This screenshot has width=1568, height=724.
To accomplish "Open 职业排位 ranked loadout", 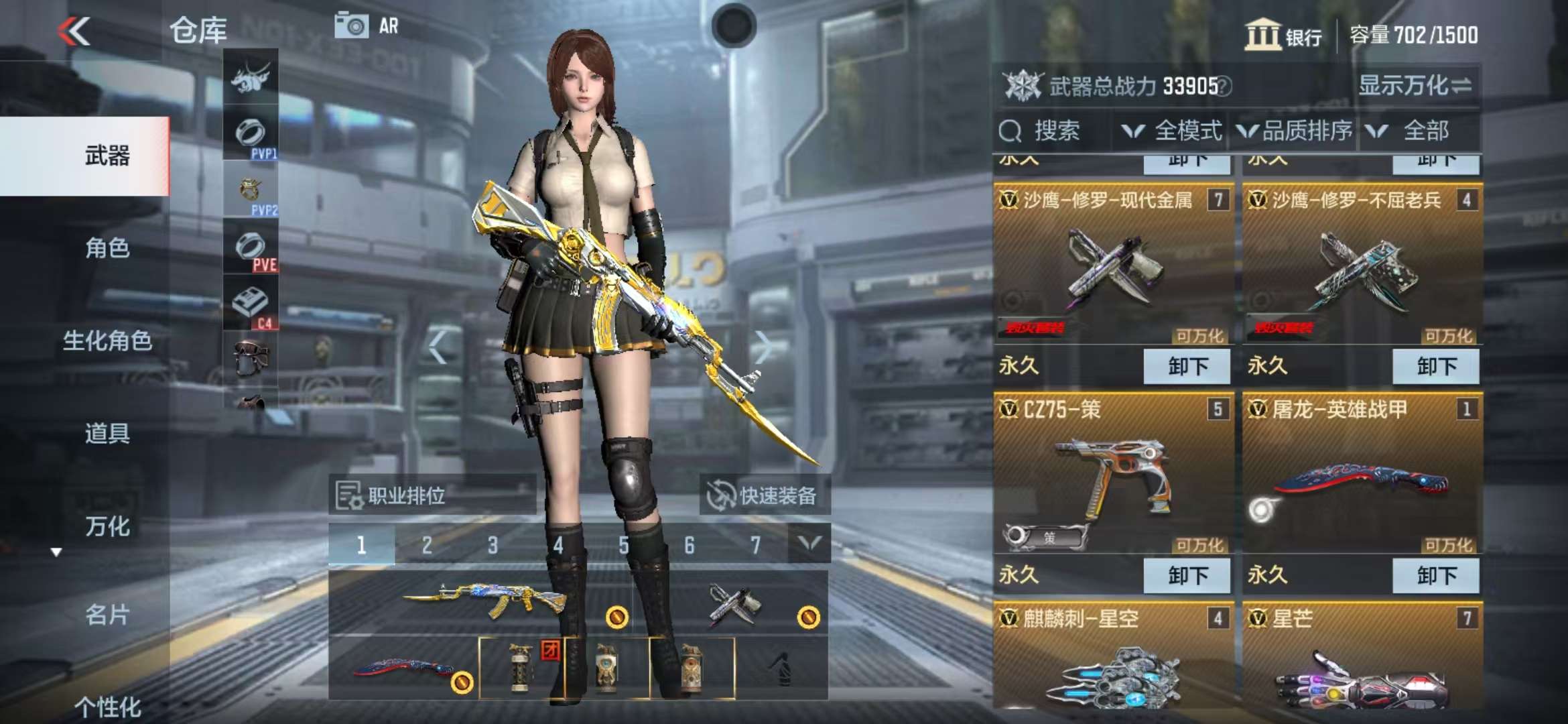I will (432, 495).
